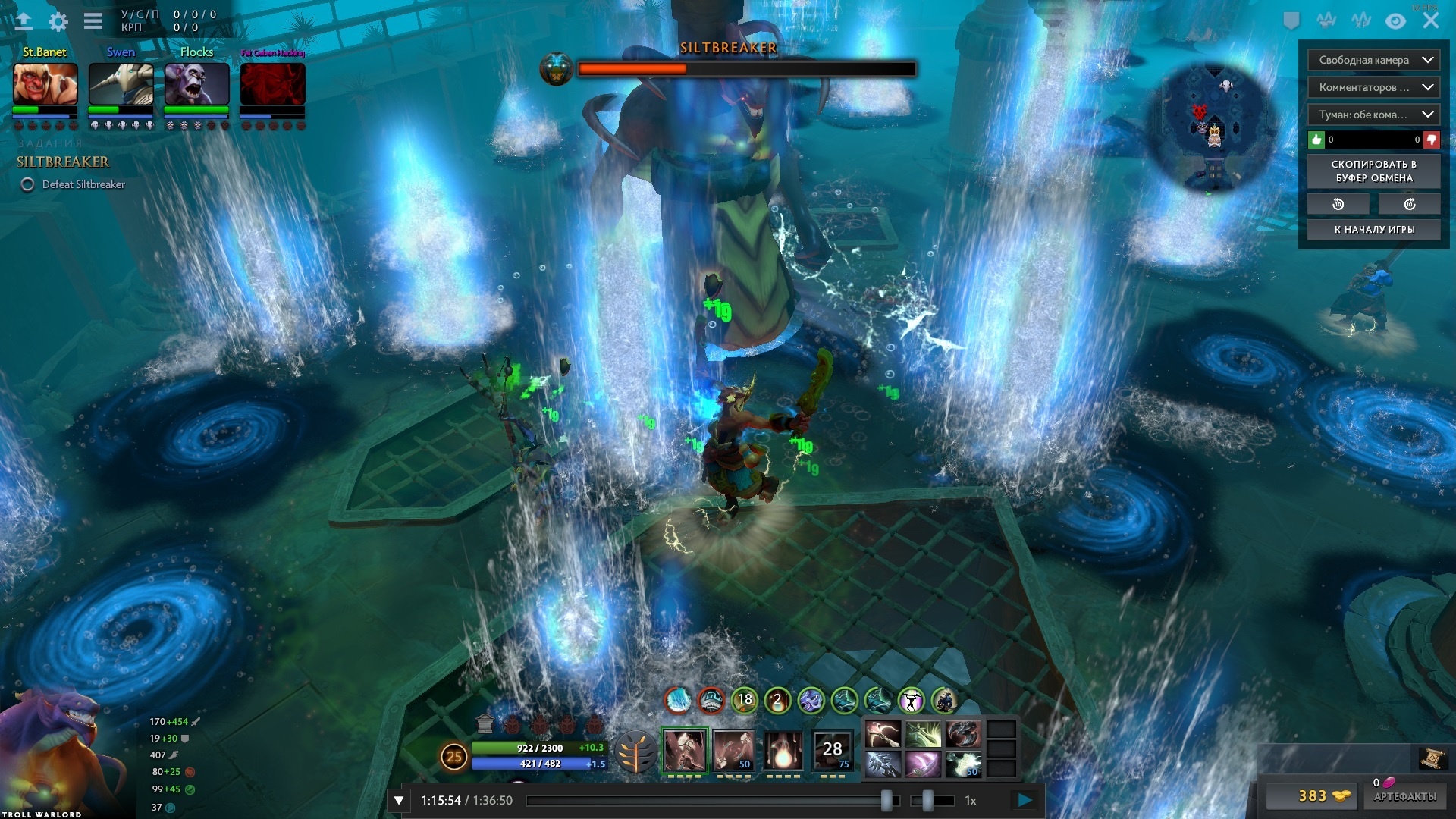Click the Siltbreaker zone minimap
Viewport: 1456px width, 819px height.
1213,127
